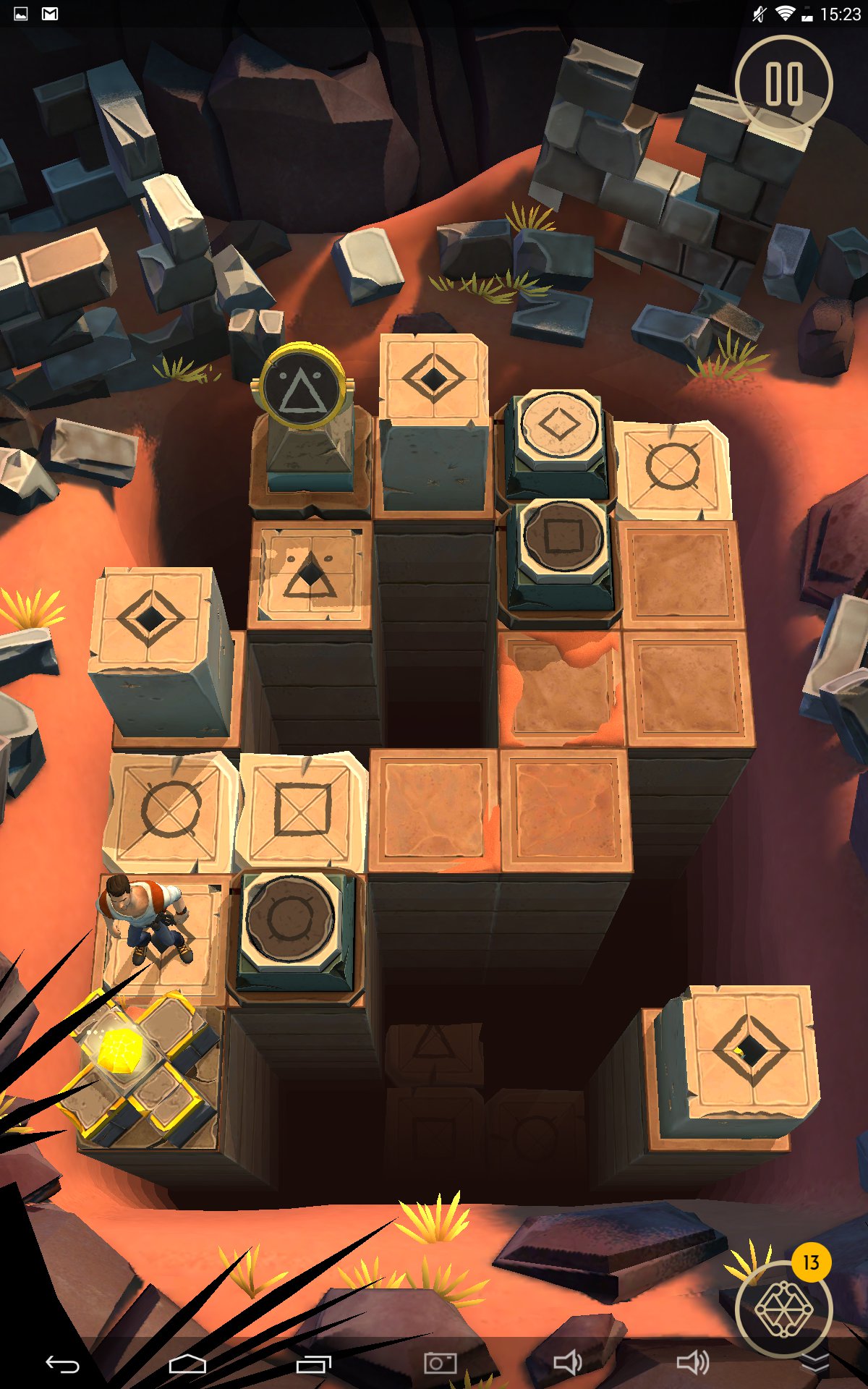Pause the game with the round button
This screenshot has width=868, height=1389.
coord(783,83)
